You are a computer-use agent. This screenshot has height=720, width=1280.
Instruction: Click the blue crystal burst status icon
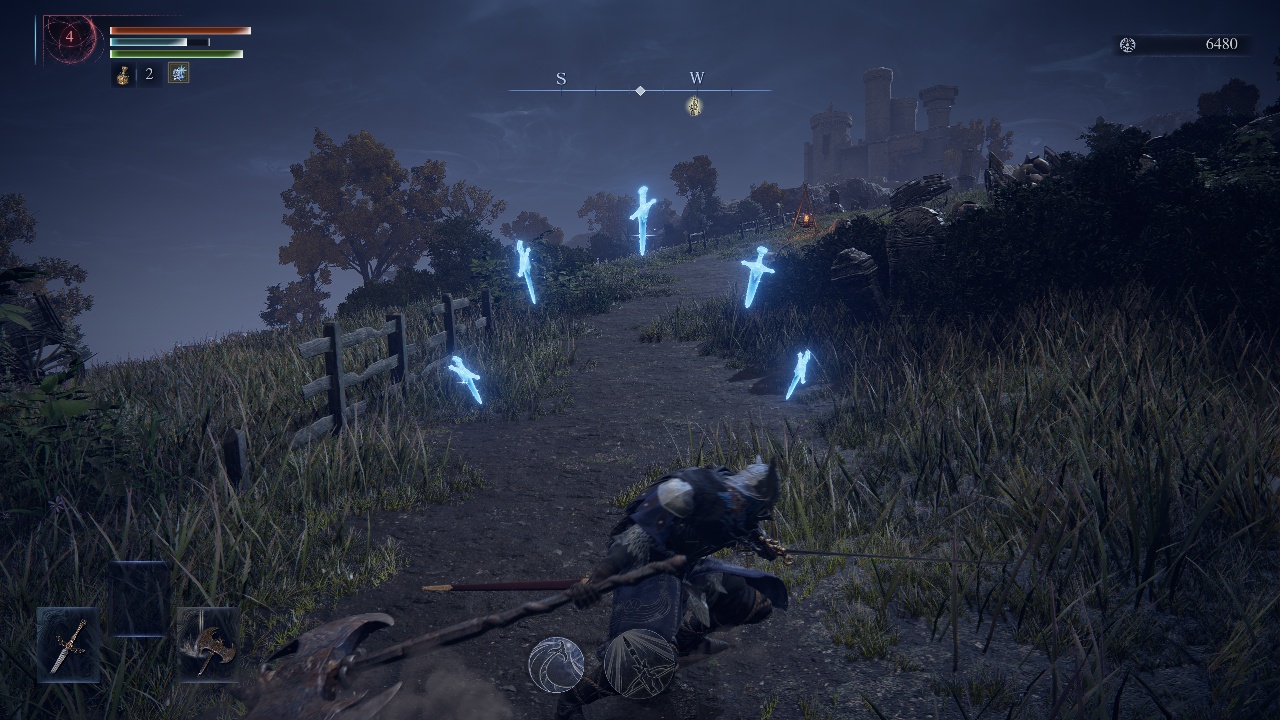point(178,73)
